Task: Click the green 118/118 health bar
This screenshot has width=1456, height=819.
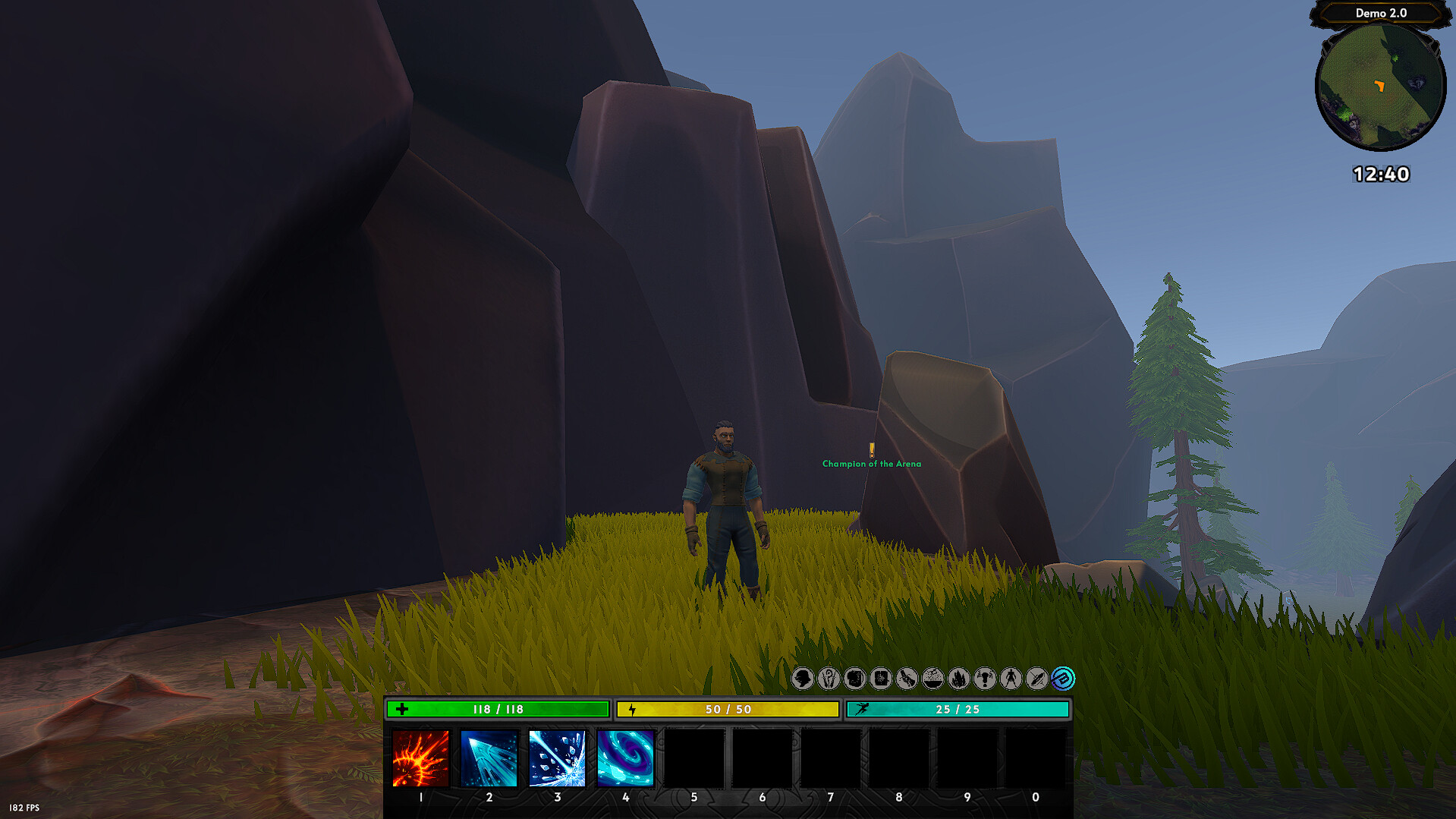Action: click(497, 709)
